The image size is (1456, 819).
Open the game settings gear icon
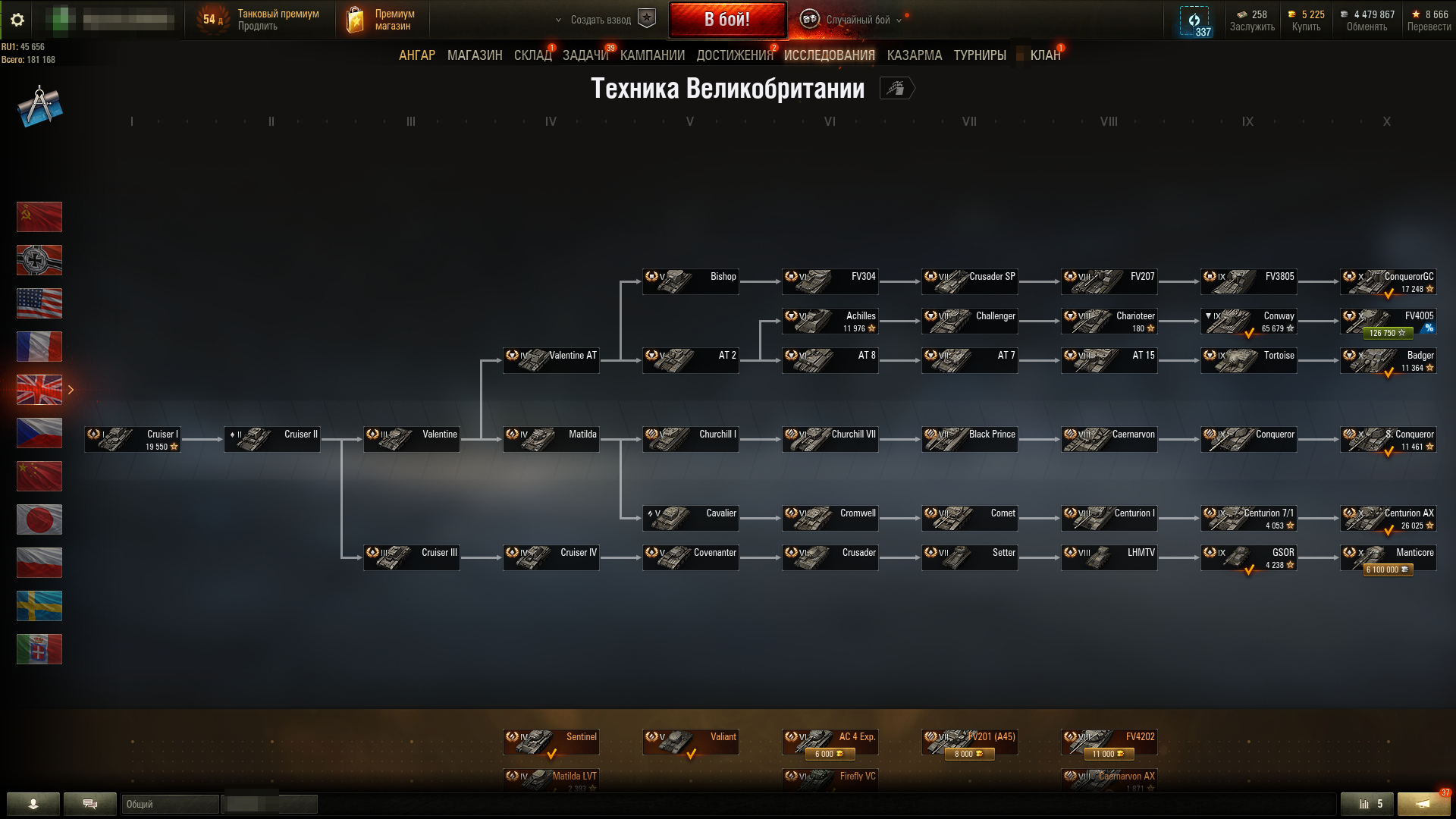pyautogui.click(x=18, y=20)
